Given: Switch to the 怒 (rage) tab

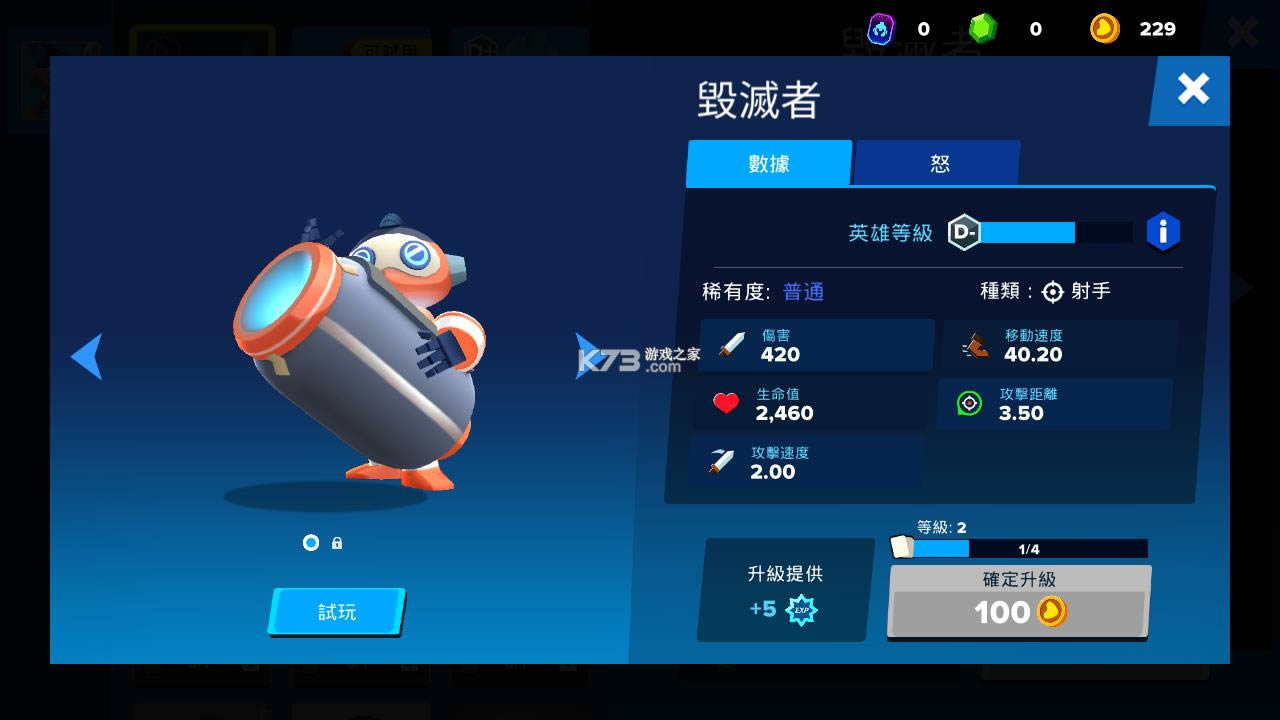Looking at the screenshot, I should (x=937, y=163).
